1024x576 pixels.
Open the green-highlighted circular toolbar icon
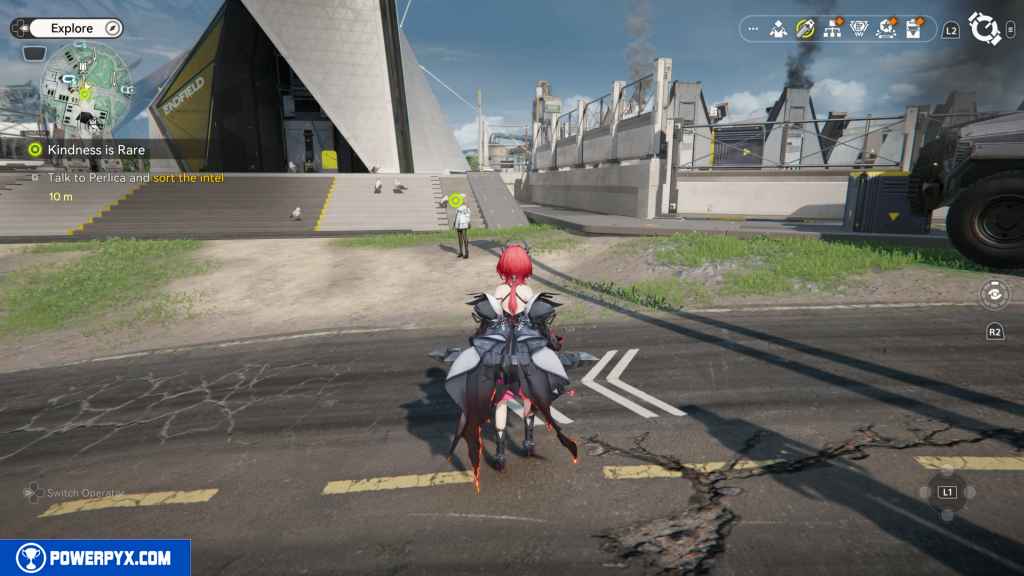pyautogui.click(x=805, y=29)
